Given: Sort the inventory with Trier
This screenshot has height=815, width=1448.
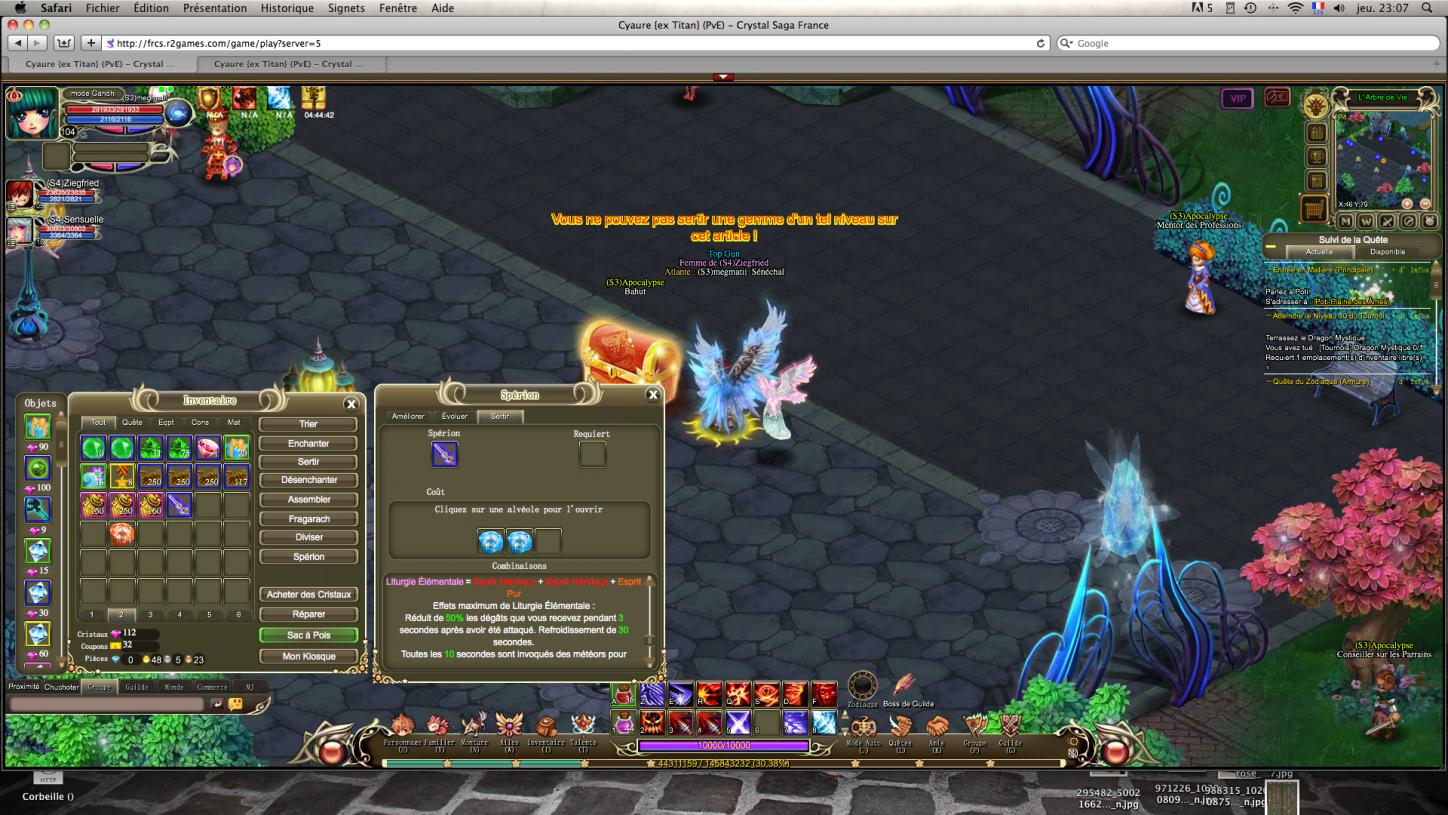Looking at the screenshot, I should tap(308, 424).
